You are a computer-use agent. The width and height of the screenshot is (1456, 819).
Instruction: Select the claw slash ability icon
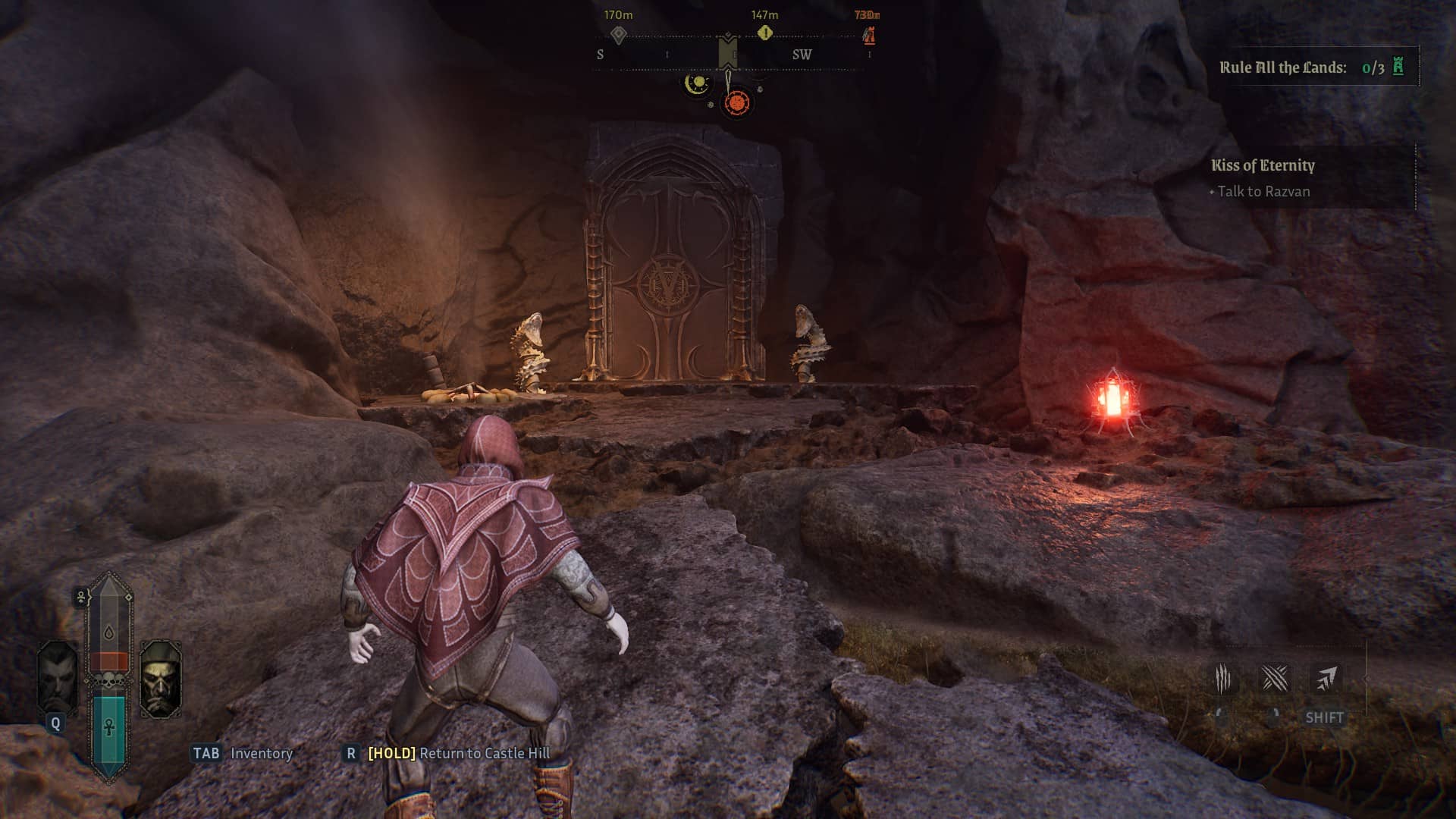tap(1222, 679)
